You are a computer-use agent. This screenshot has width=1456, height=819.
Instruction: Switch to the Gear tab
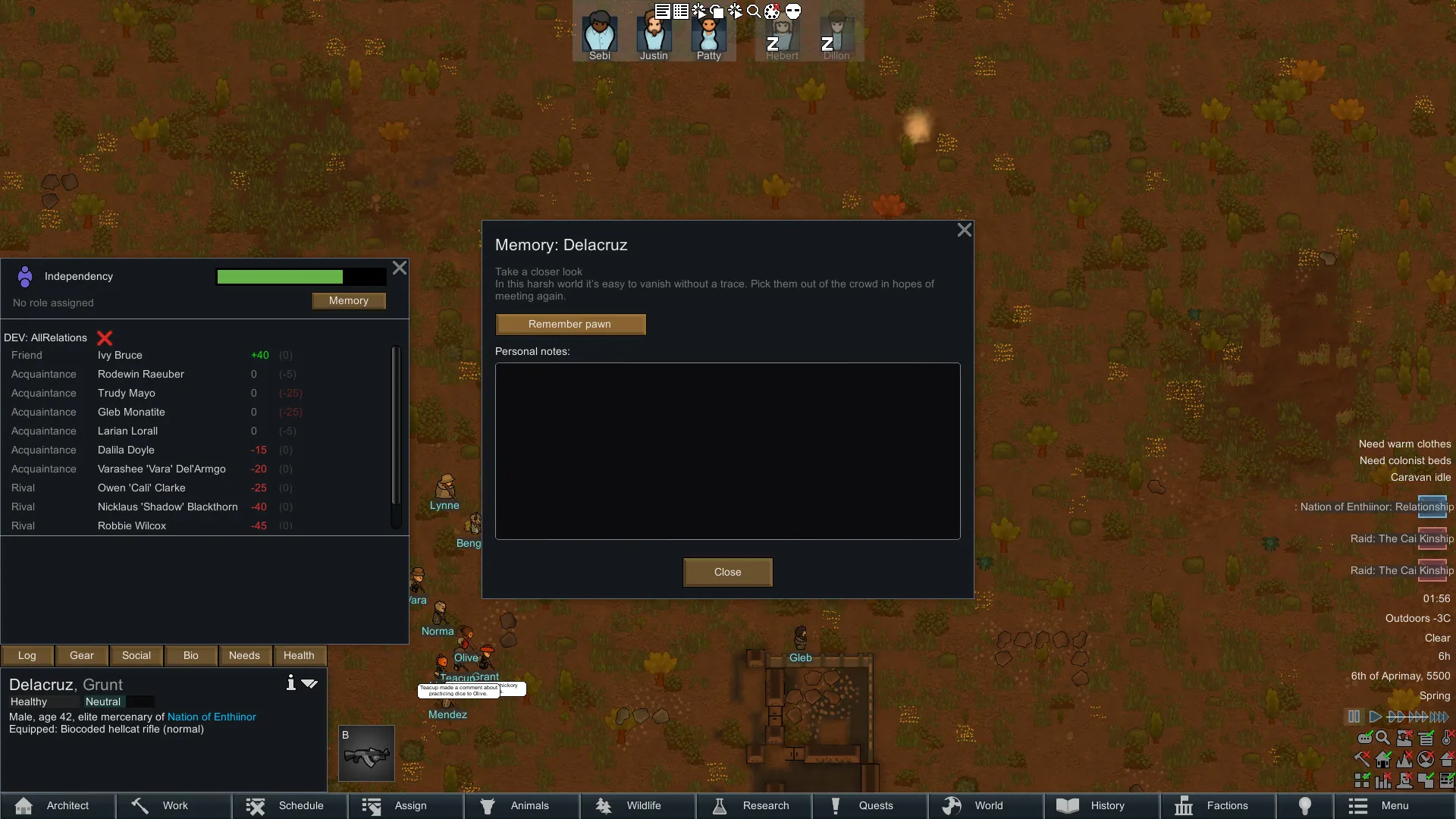(82, 656)
